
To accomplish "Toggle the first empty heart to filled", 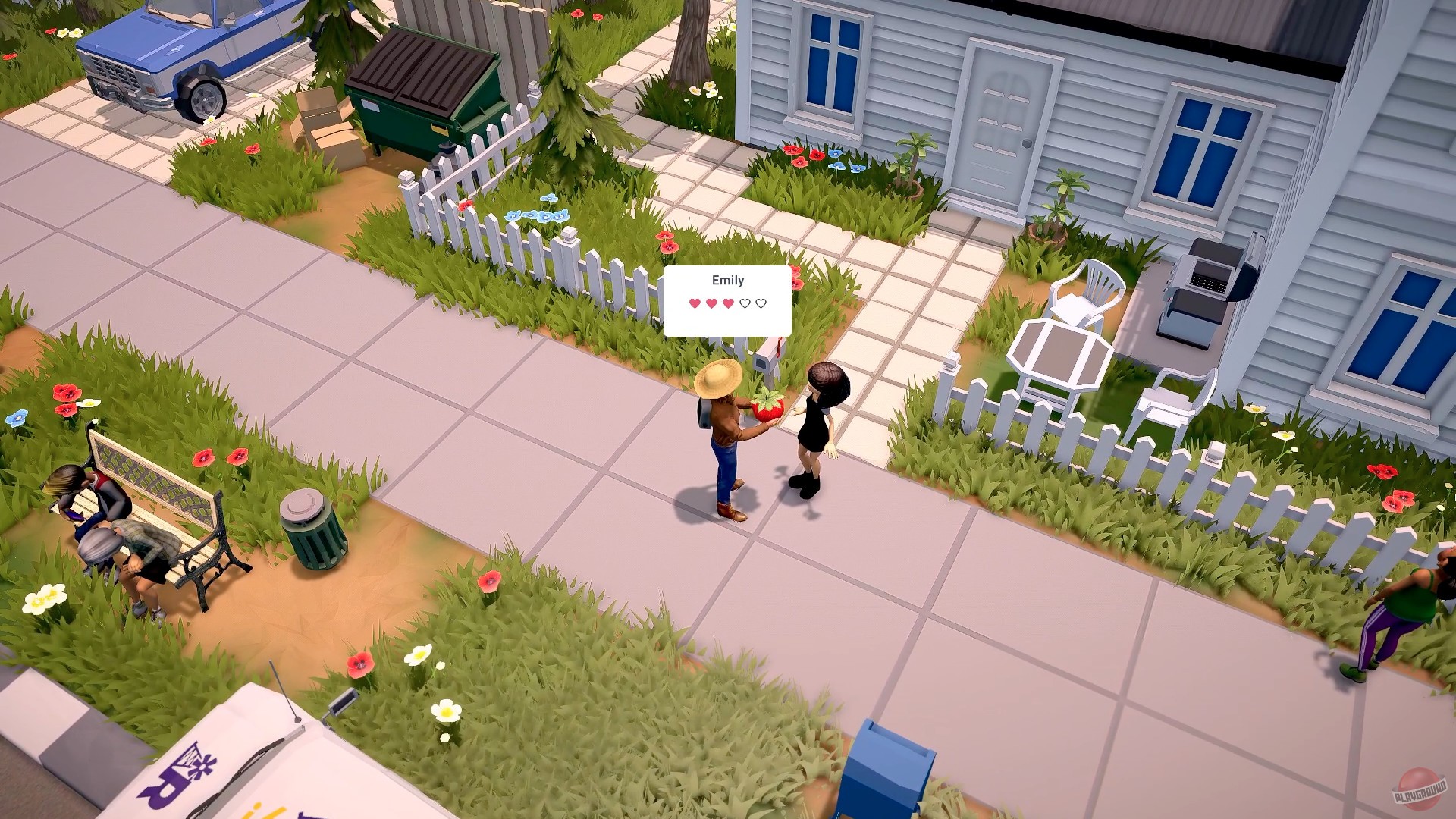I will tap(745, 303).
